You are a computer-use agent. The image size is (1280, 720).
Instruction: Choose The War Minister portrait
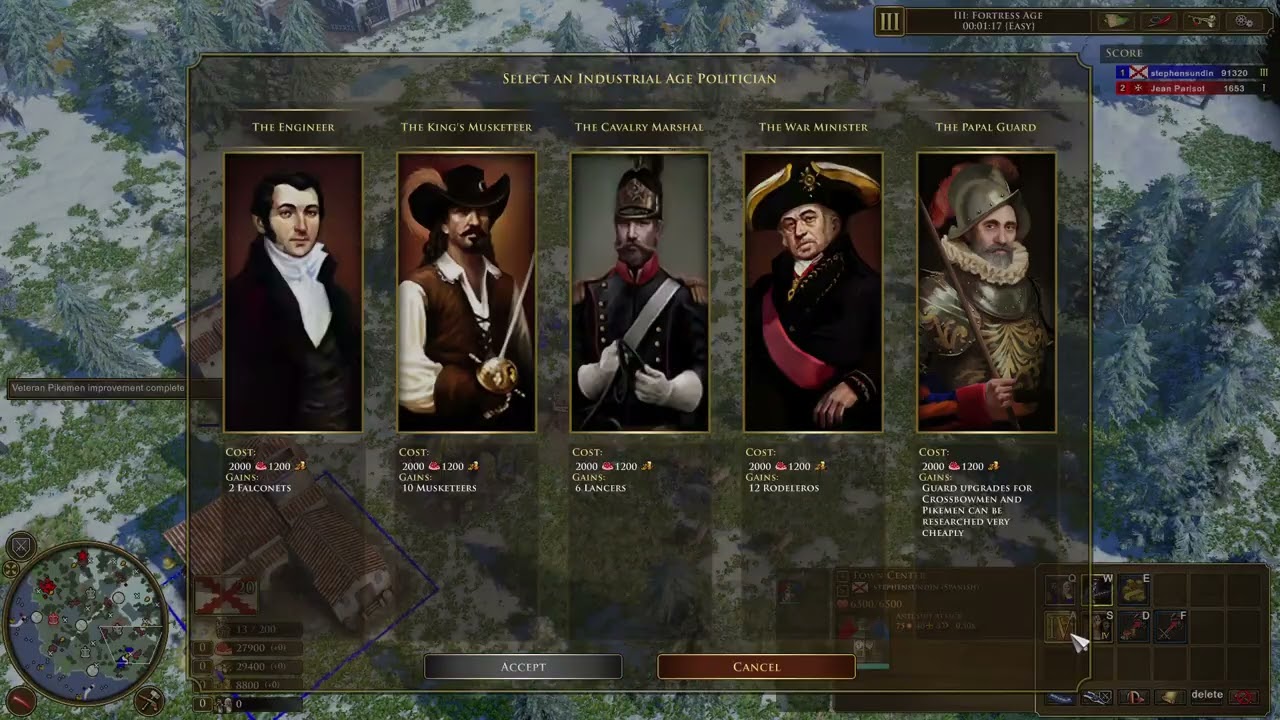point(813,292)
